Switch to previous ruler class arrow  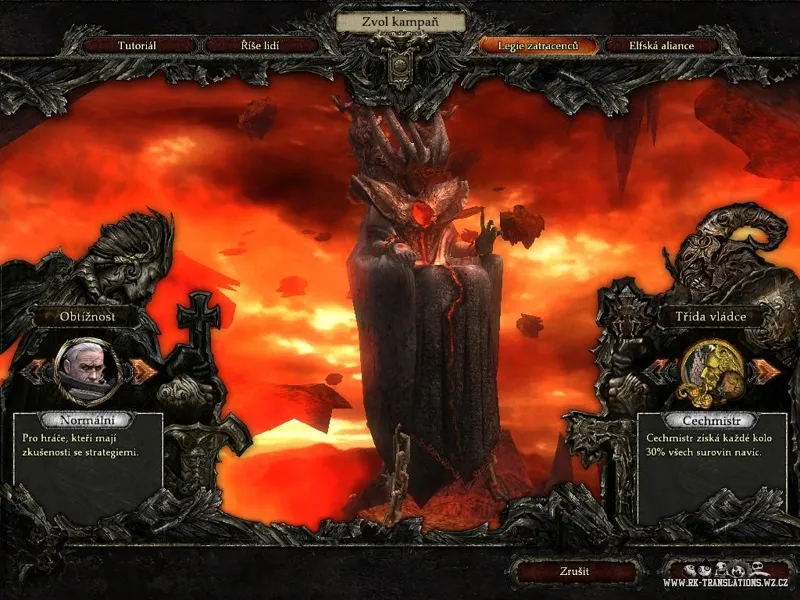click(660, 369)
